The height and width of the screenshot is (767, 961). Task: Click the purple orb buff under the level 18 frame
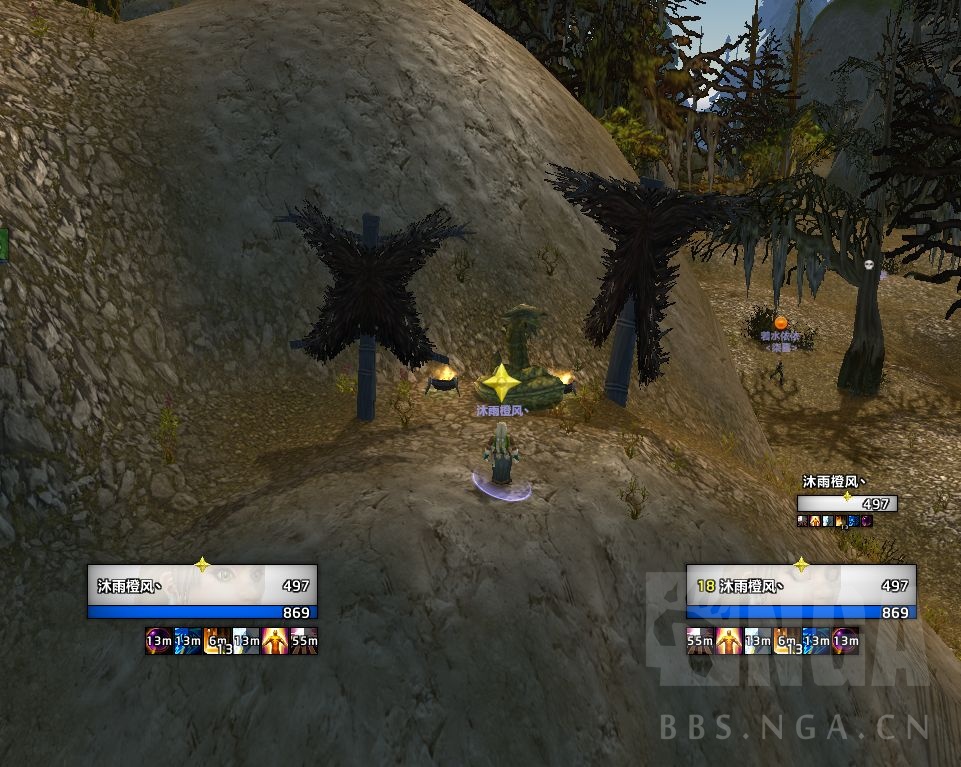[846, 641]
